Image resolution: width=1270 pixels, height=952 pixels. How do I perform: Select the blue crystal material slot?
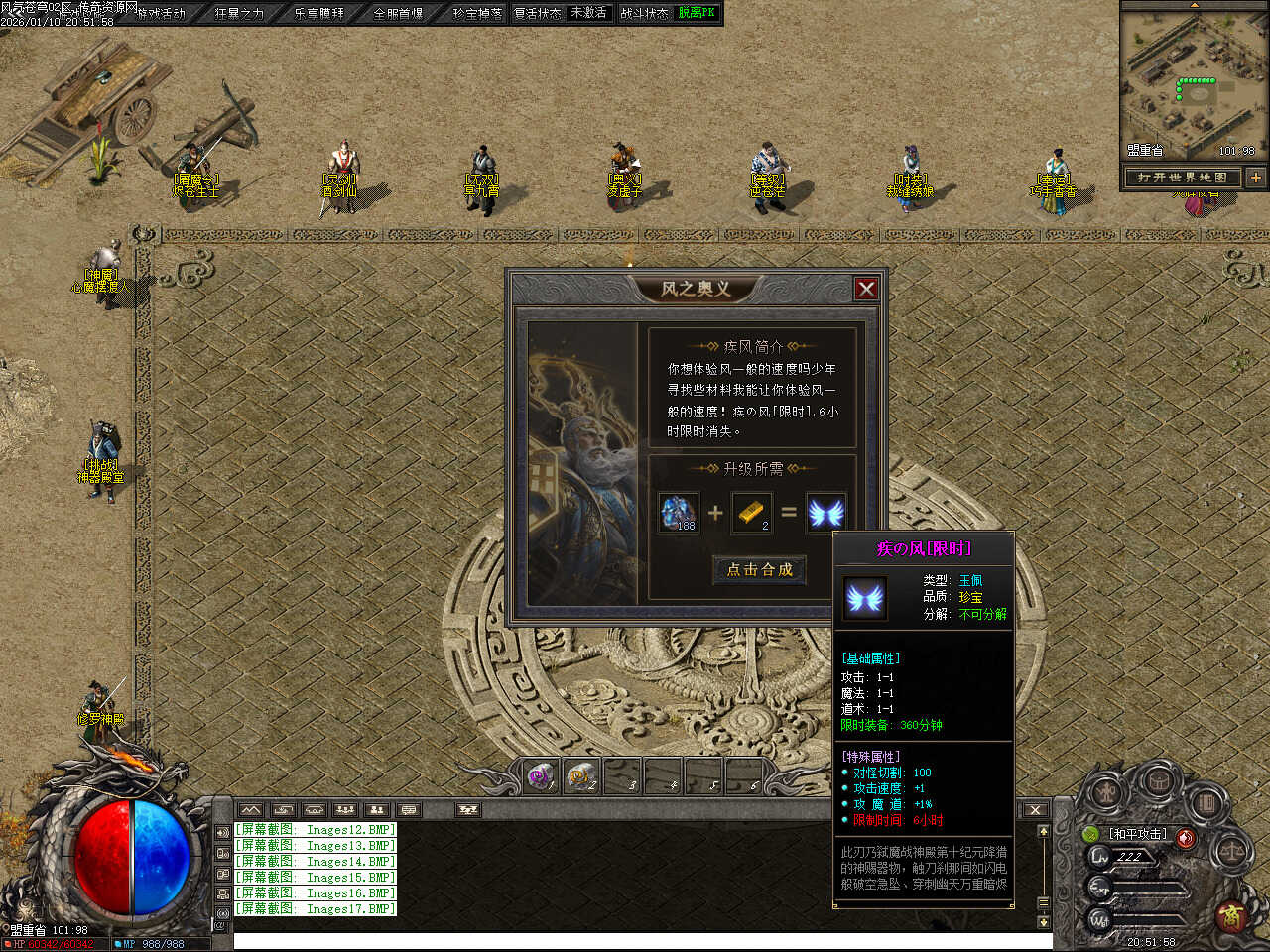click(x=679, y=512)
